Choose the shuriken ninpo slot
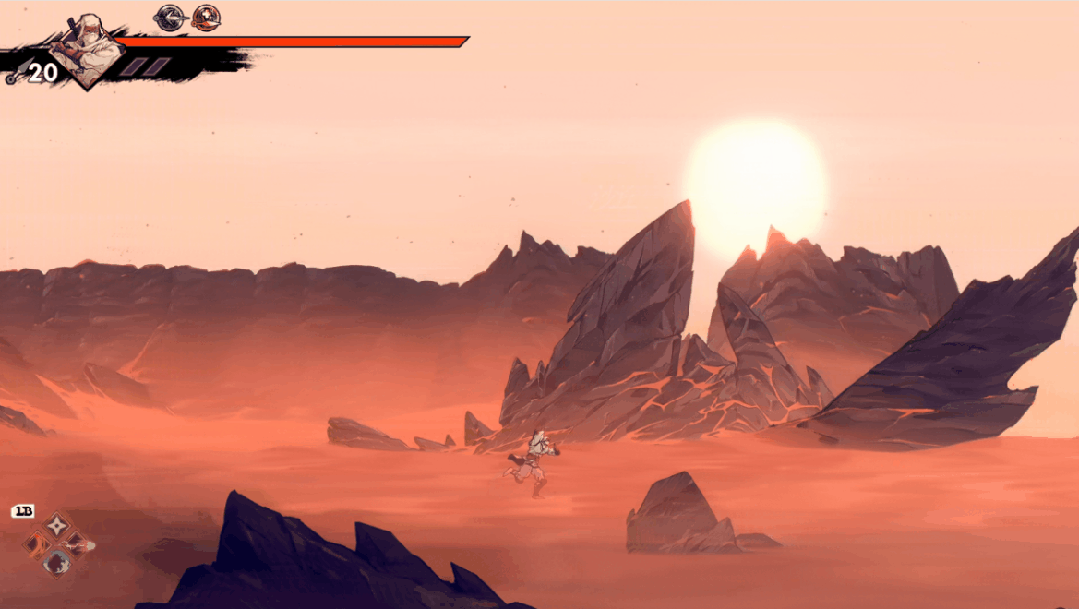The height and width of the screenshot is (609, 1079). coord(58,523)
